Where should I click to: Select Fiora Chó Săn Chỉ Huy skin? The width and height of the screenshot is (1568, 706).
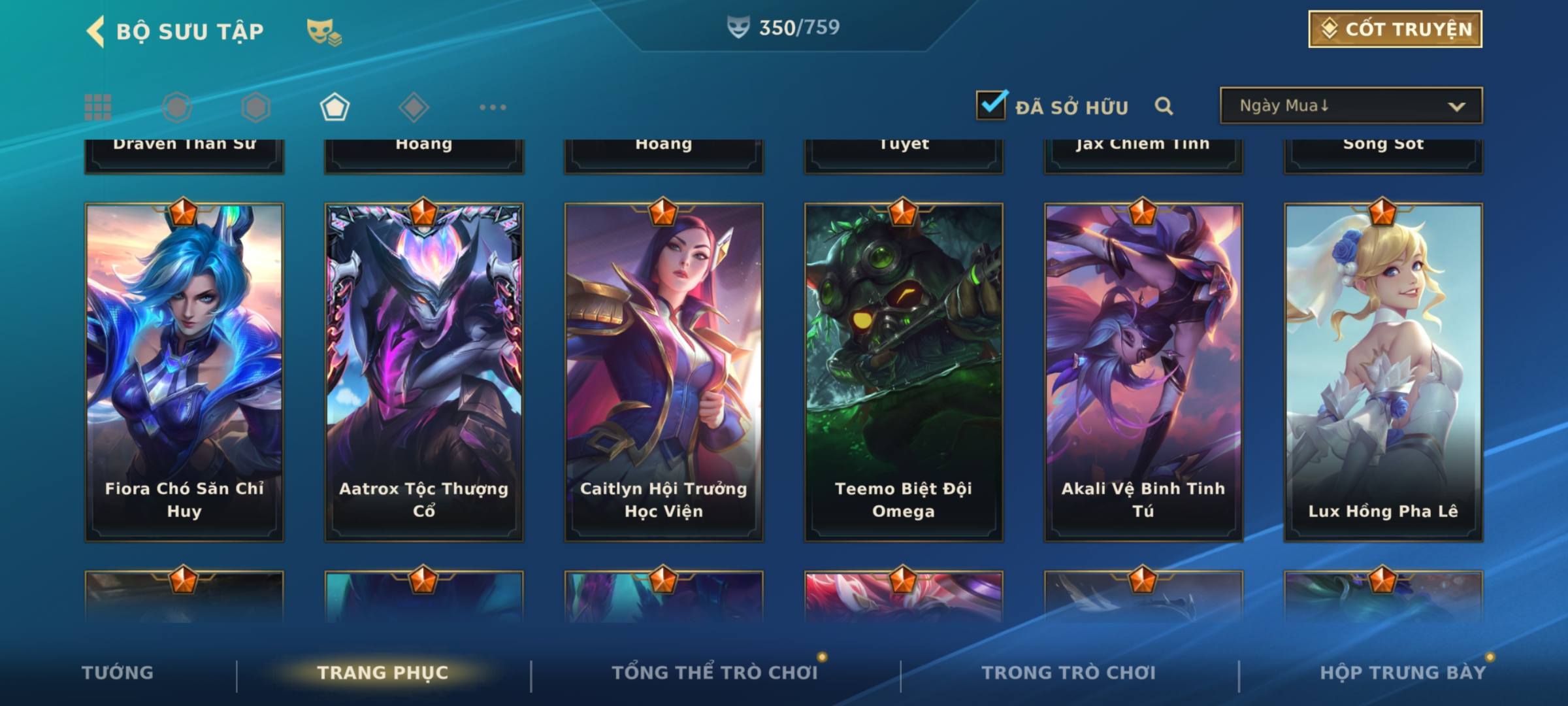pyautogui.click(x=184, y=373)
